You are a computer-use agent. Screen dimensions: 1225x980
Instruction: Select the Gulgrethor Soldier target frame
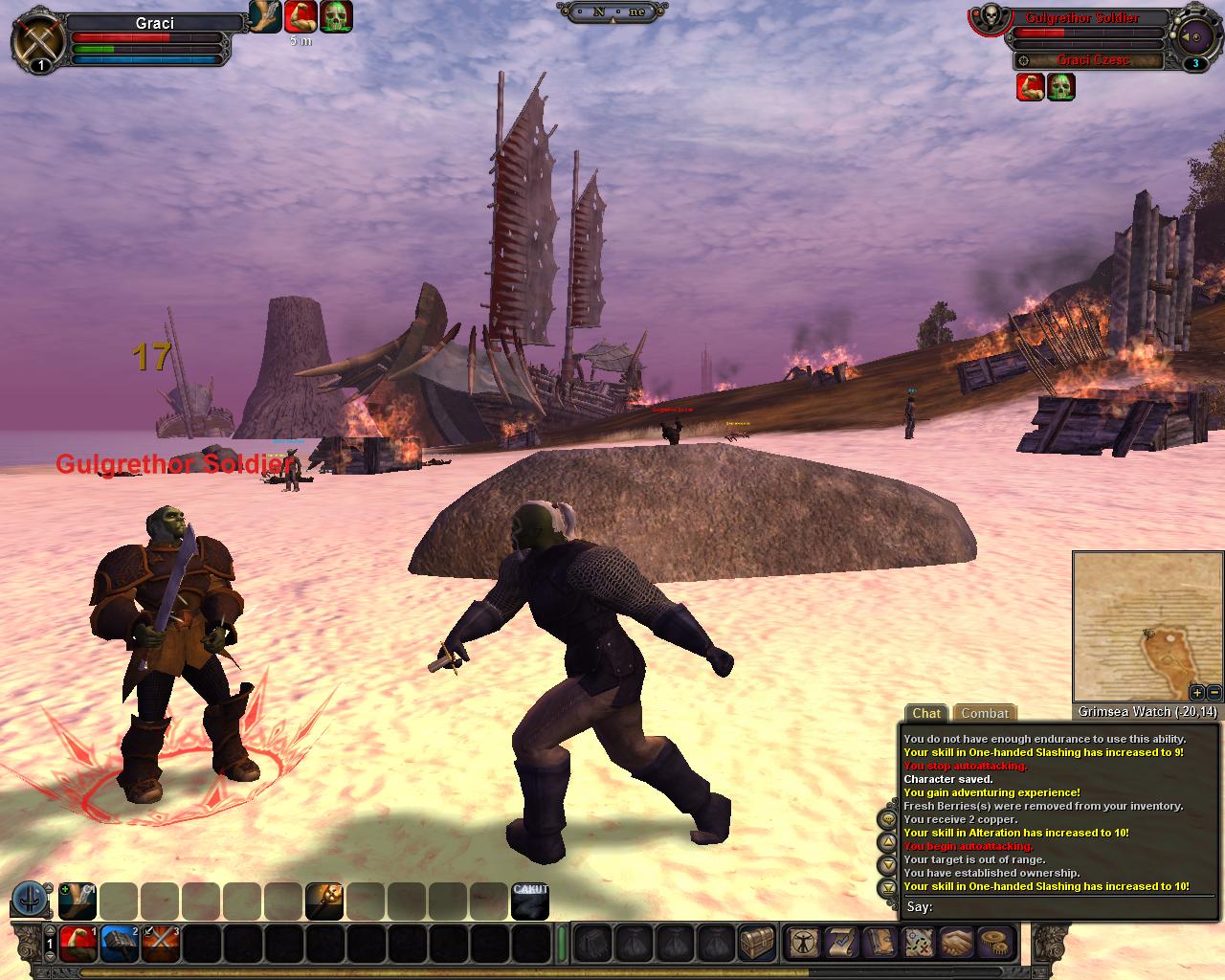pyautogui.click(x=1081, y=18)
